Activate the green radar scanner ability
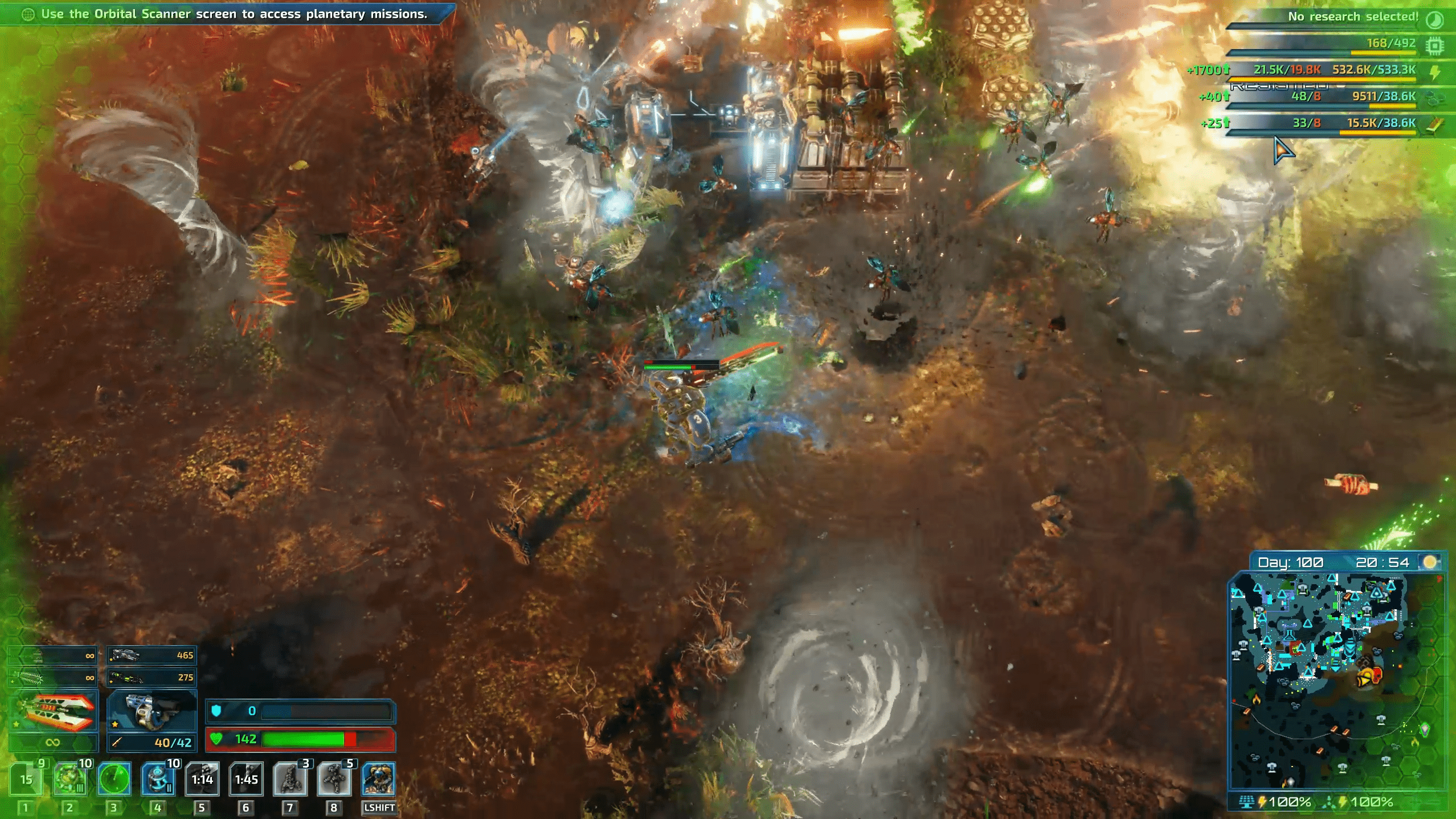The width and height of the screenshot is (1456, 819). coord(114,779)
